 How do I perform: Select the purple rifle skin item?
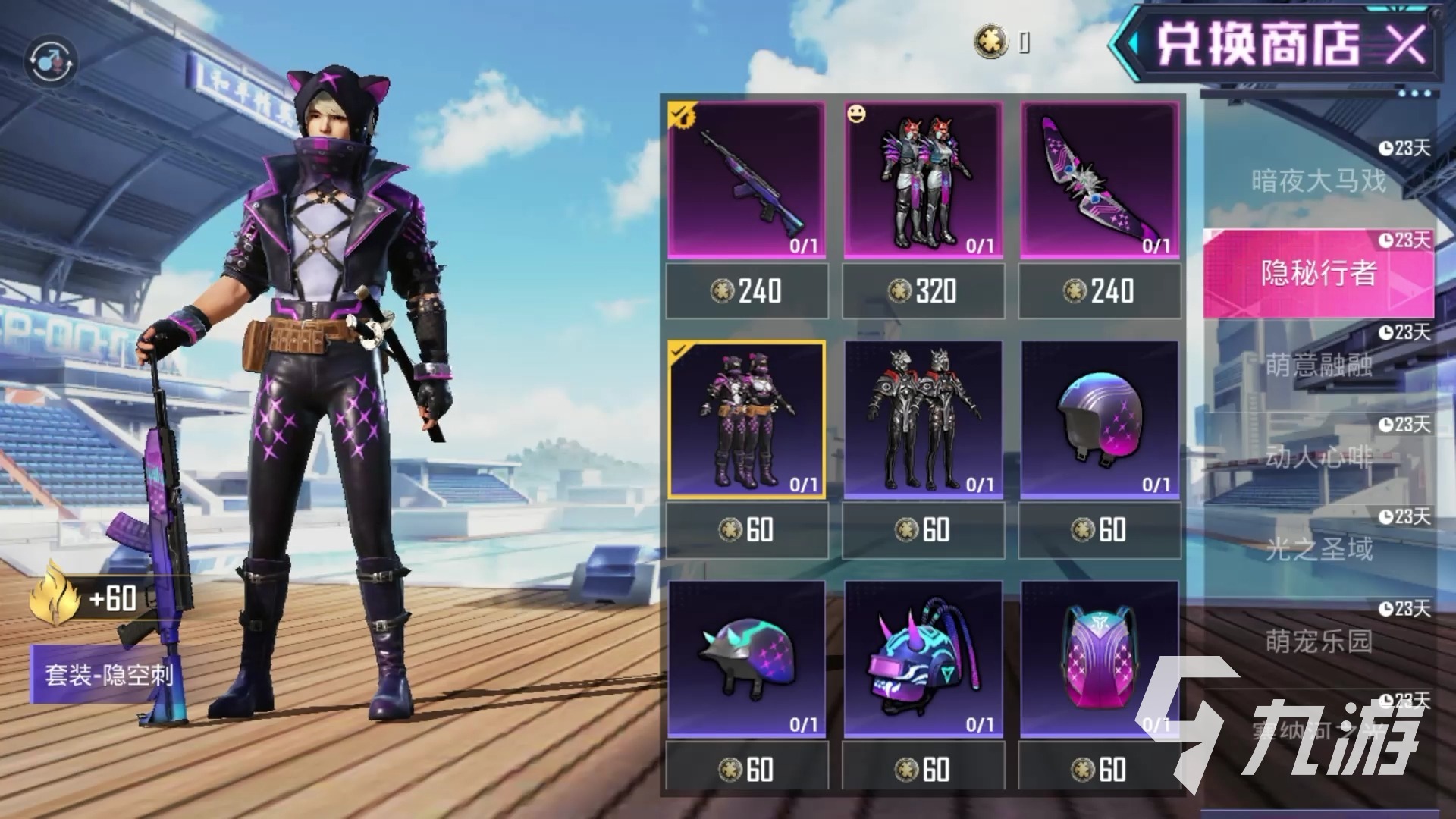click(746, 180)
